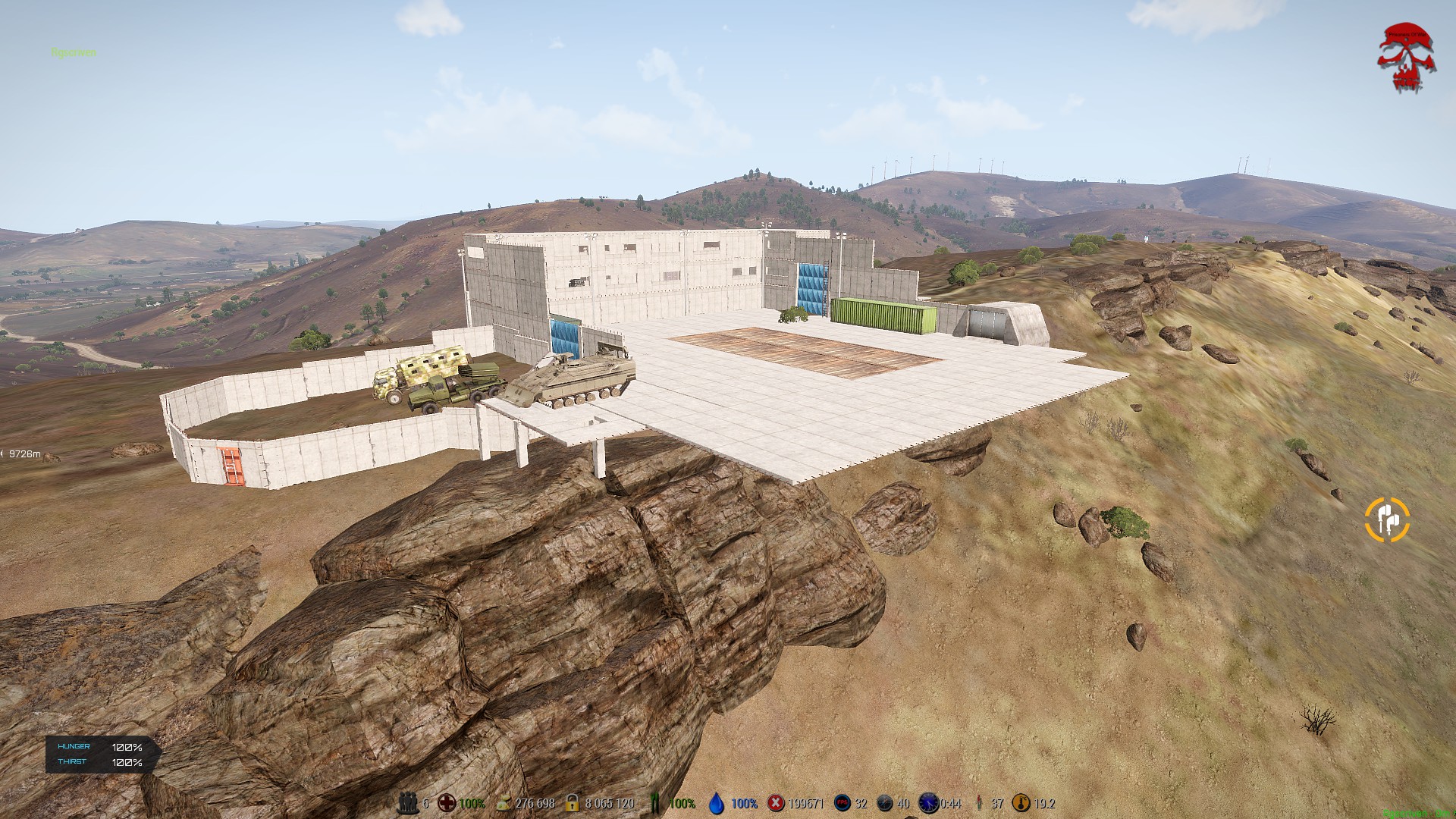Select the red cross health icon

(x=447, y=803)
